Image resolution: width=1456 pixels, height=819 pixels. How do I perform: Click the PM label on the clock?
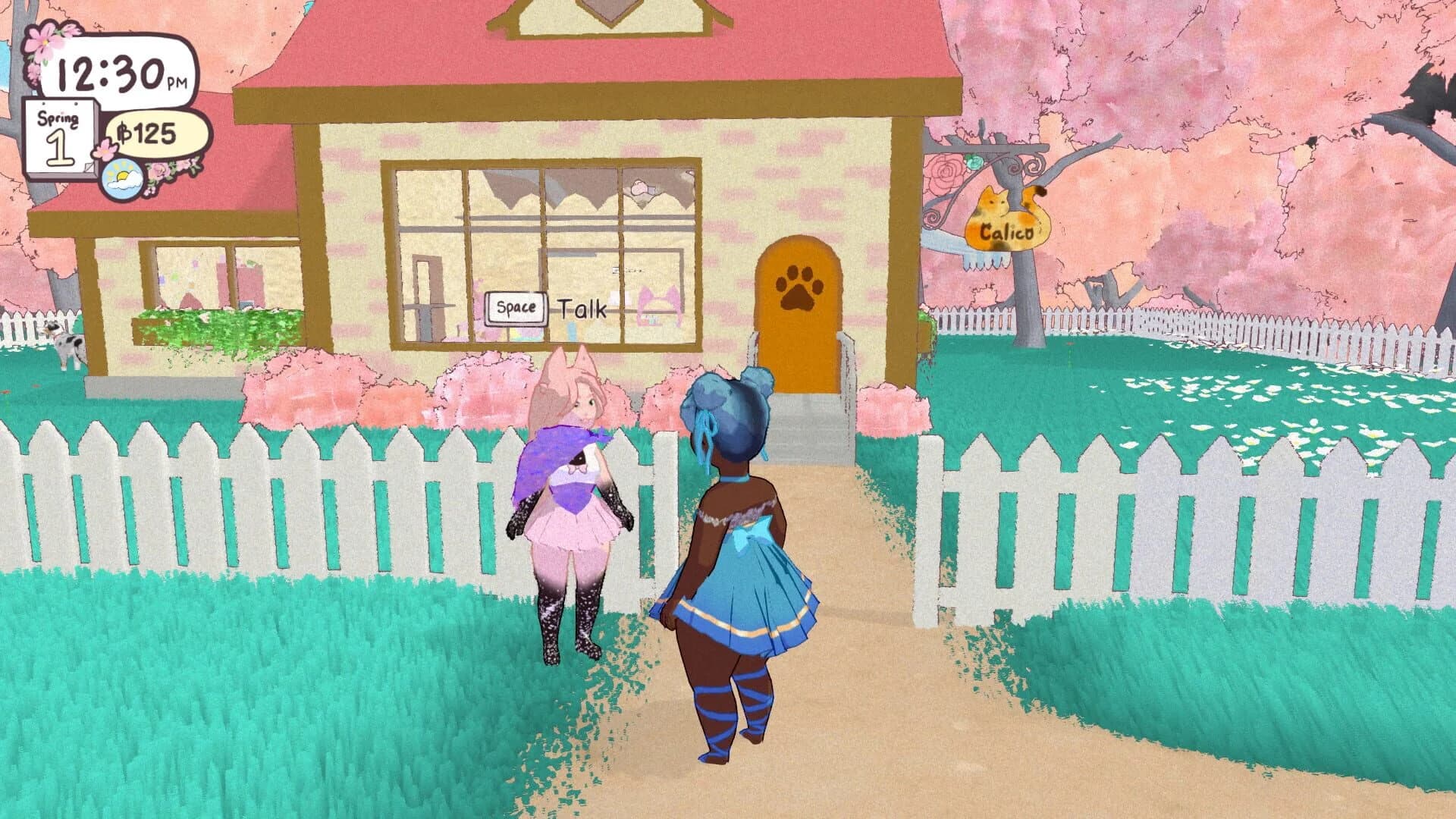[x=178, y=80]
